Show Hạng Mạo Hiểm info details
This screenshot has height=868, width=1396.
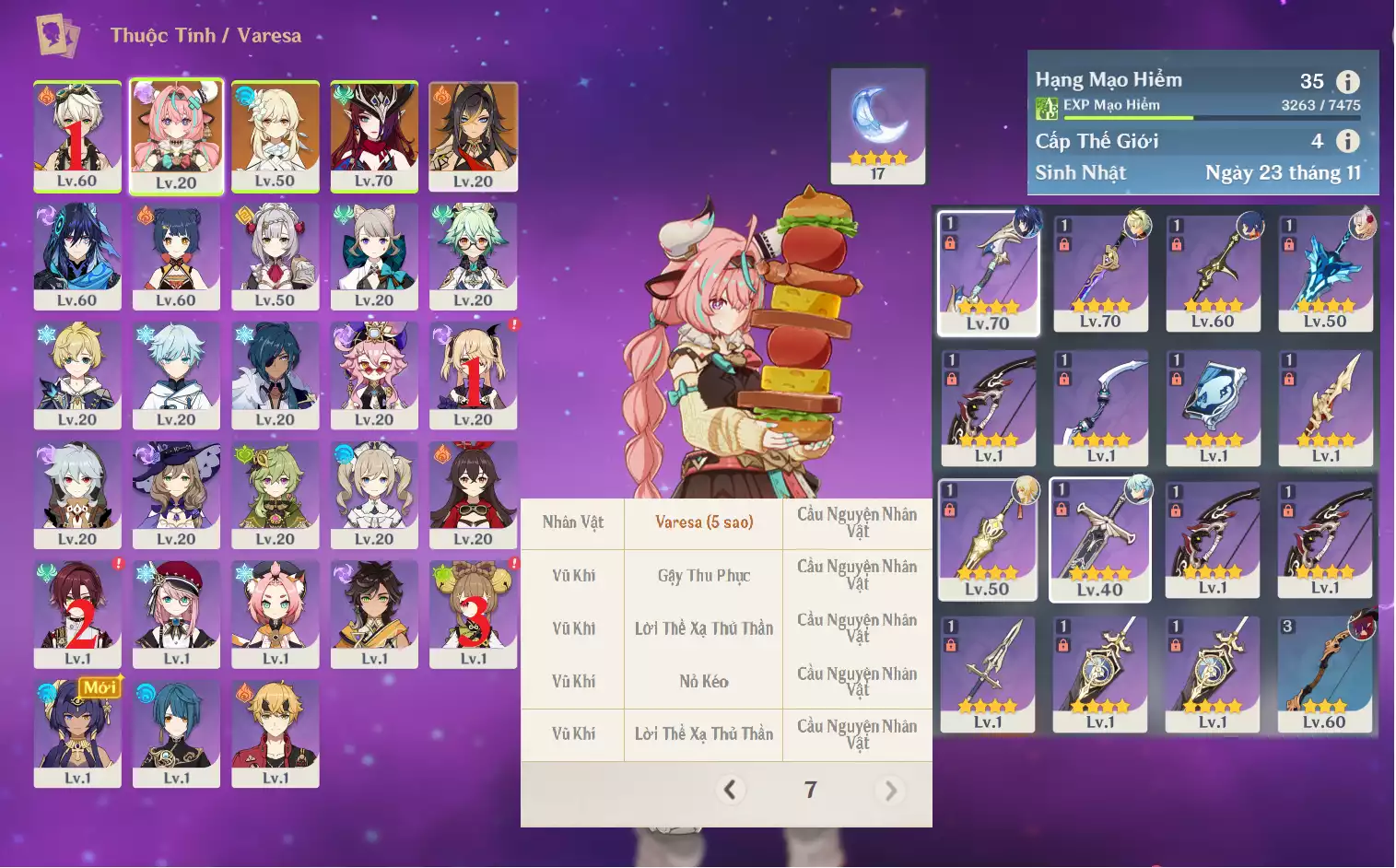1347,82
